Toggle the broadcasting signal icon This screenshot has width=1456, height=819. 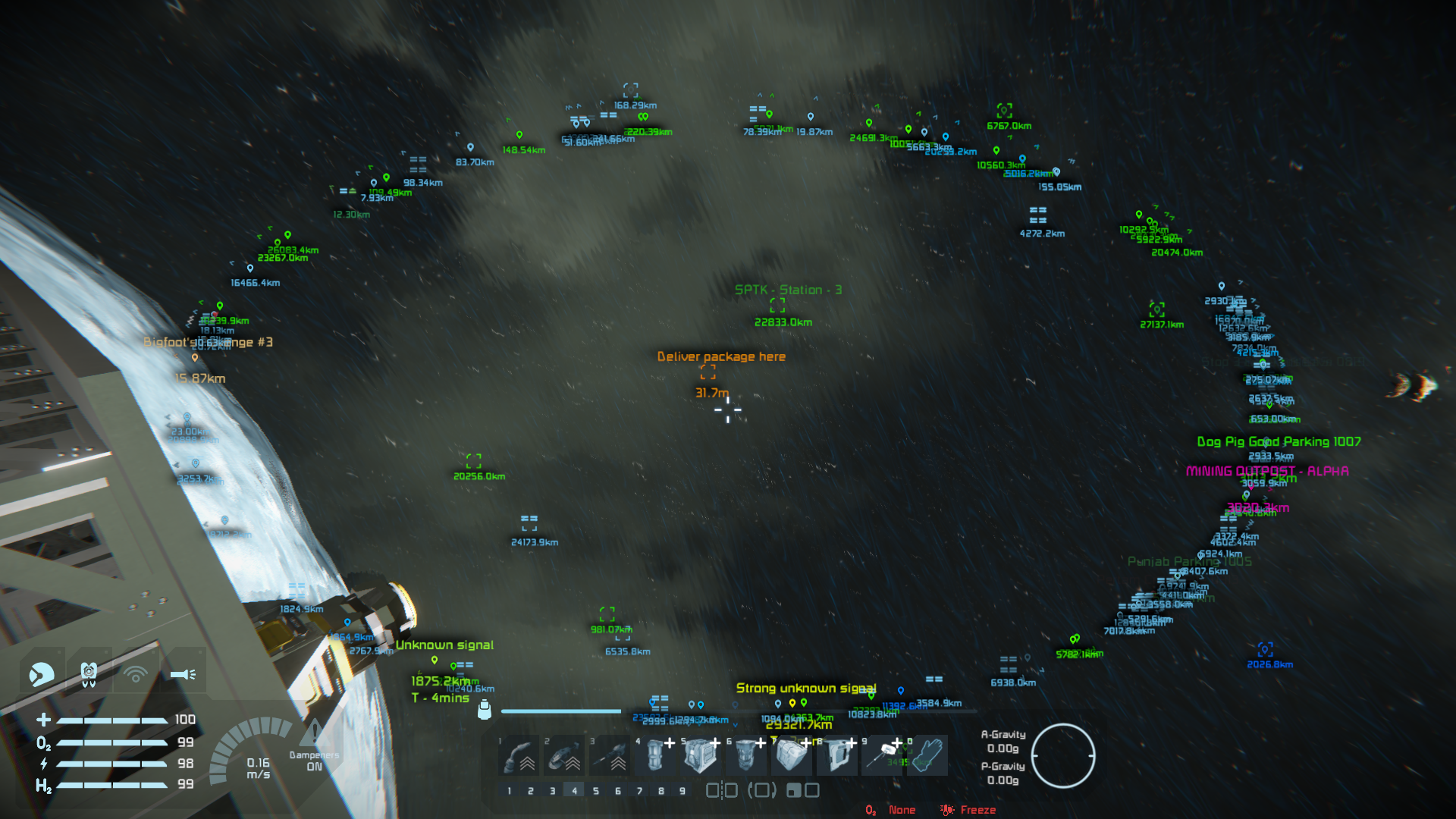point(136,673)
